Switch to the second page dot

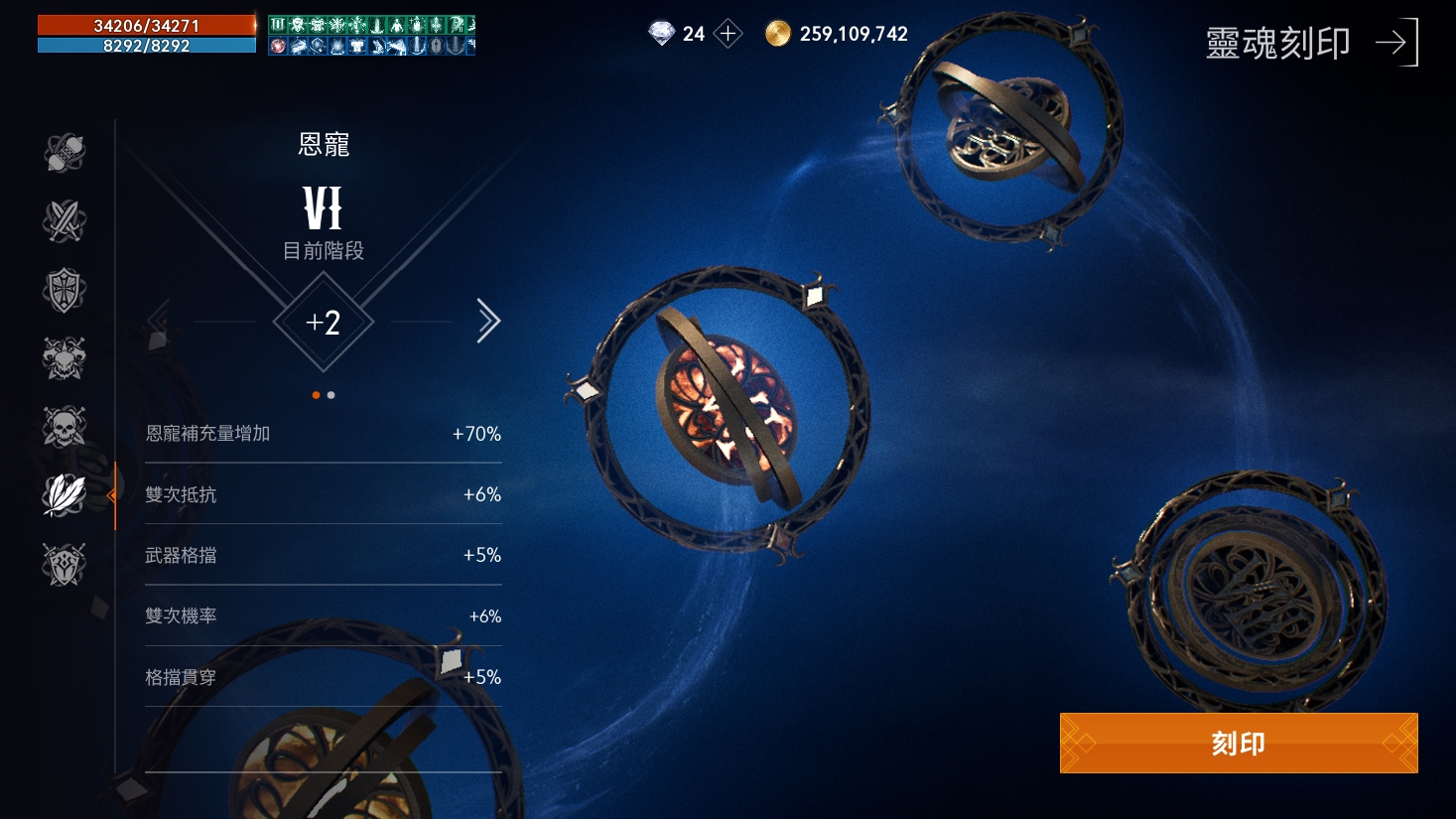pyautogui.click(x=331, y=395)
